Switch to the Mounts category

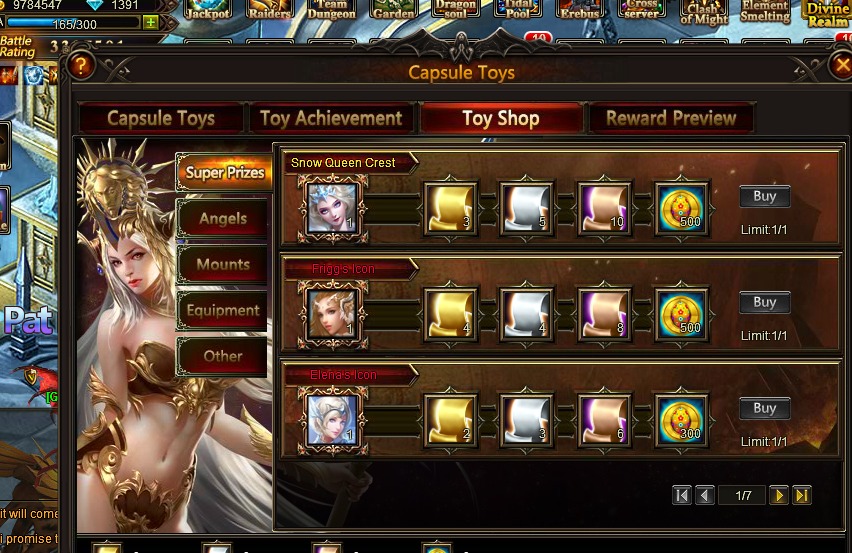(x=223, y=264)
